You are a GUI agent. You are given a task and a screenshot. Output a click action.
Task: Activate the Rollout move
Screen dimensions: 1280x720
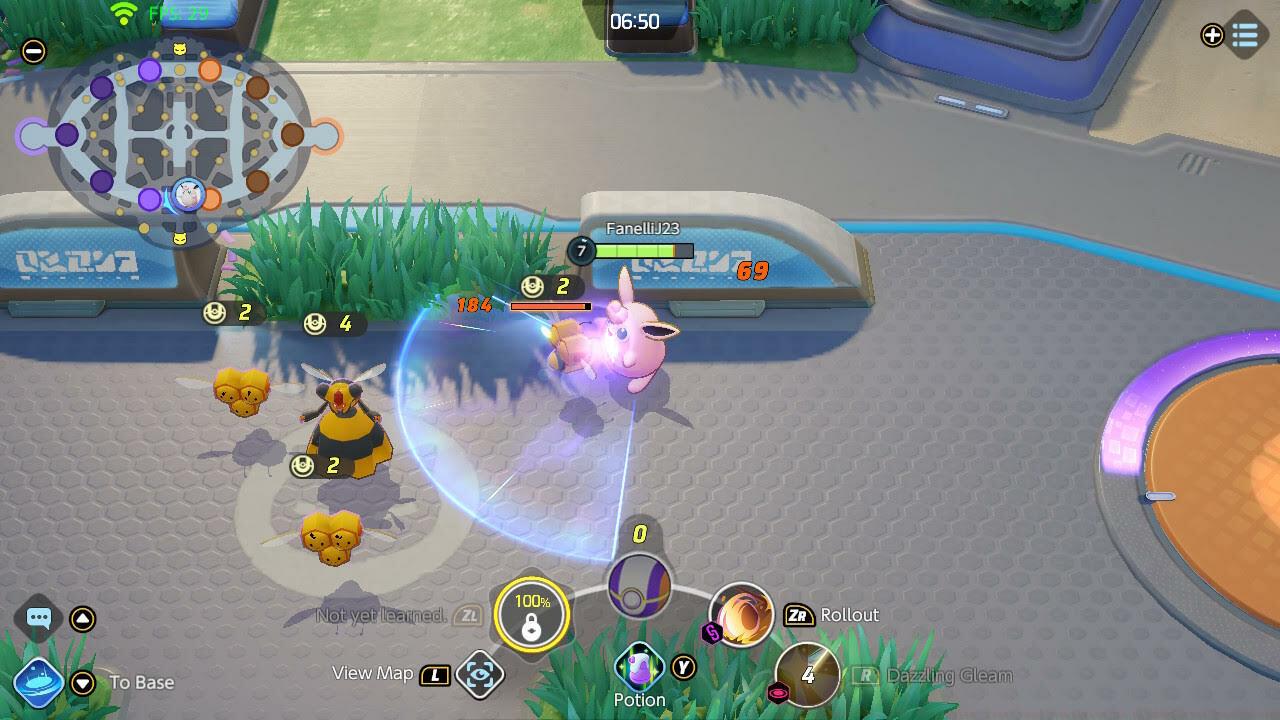click(742, 615)
